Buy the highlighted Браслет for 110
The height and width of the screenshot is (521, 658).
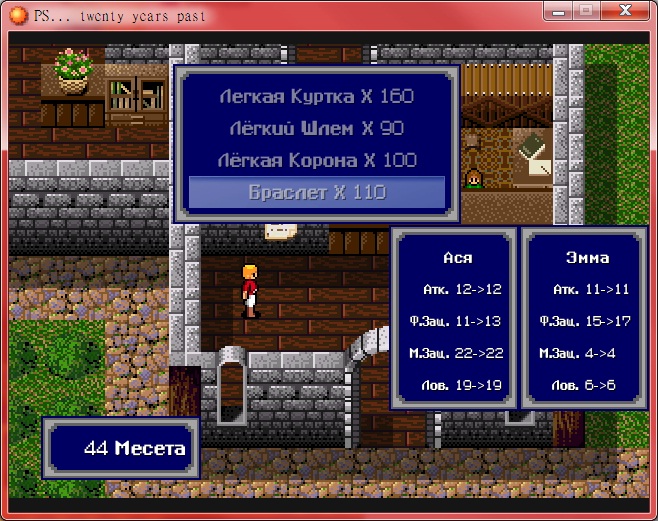[x=316, y=192]
